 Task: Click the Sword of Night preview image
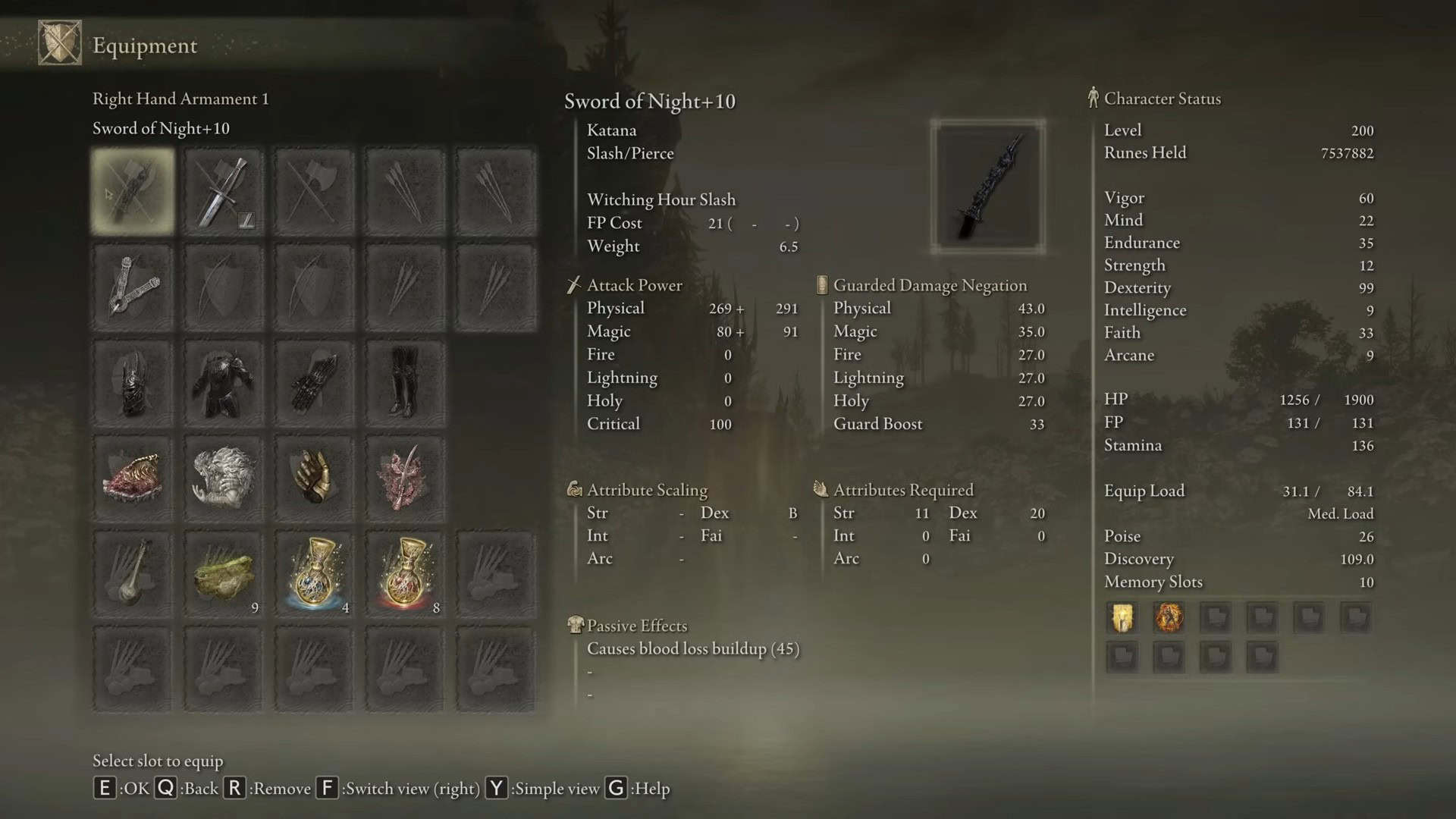click(x=988, y=186)
